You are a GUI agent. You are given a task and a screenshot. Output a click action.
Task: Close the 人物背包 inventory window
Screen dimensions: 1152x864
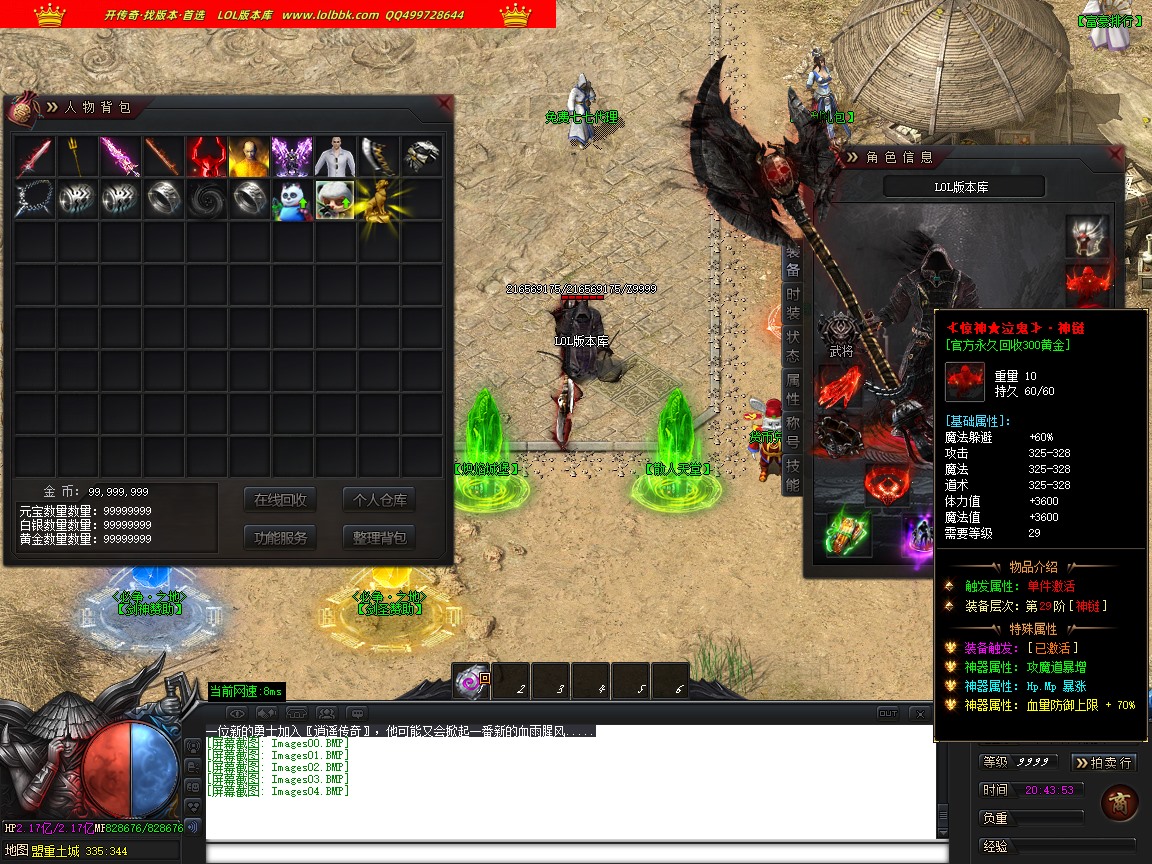444,103
